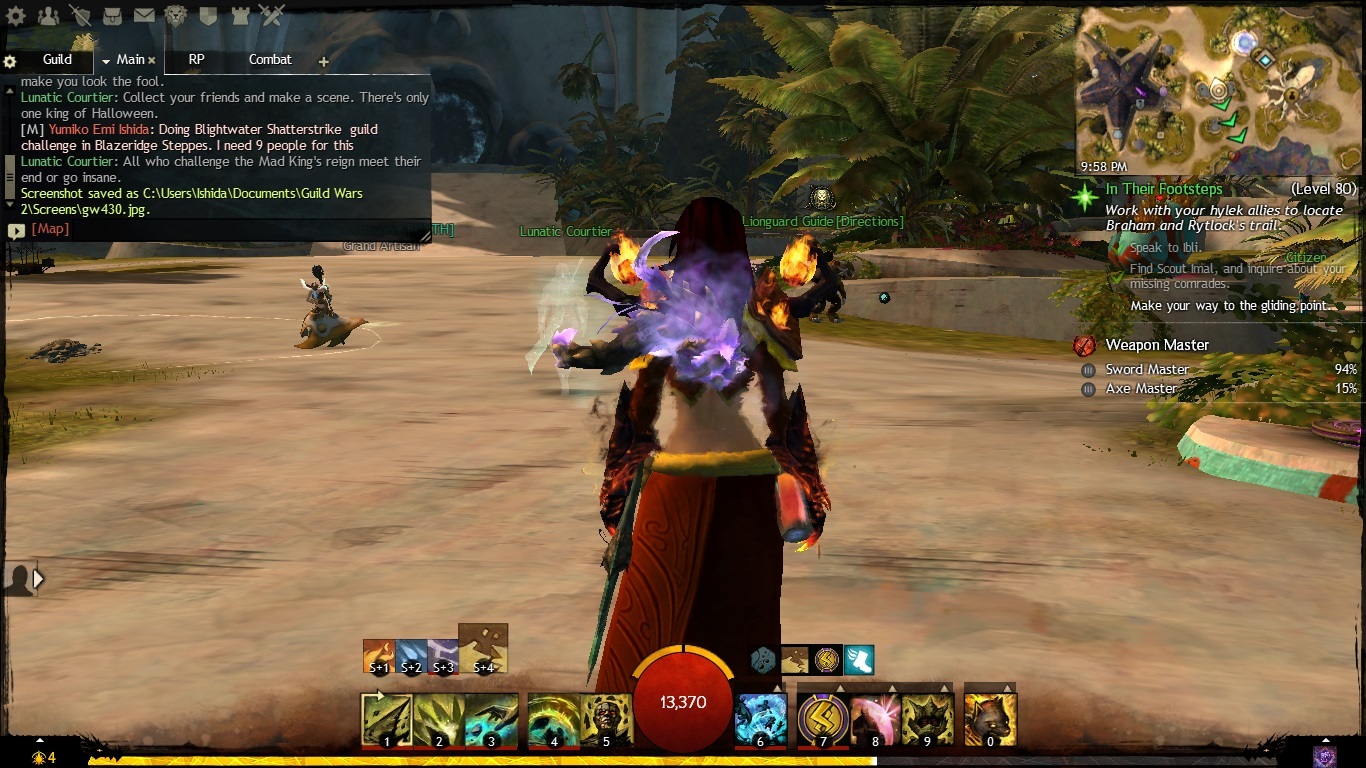Open the lion head trading post icon
The height and width of the screenshot is (768, 1366).
176,16
